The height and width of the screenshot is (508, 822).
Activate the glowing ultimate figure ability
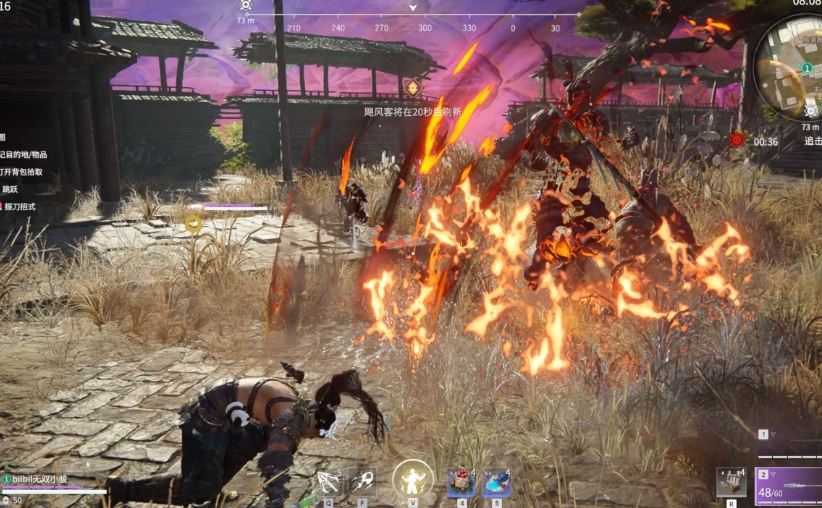coord(412,480)
